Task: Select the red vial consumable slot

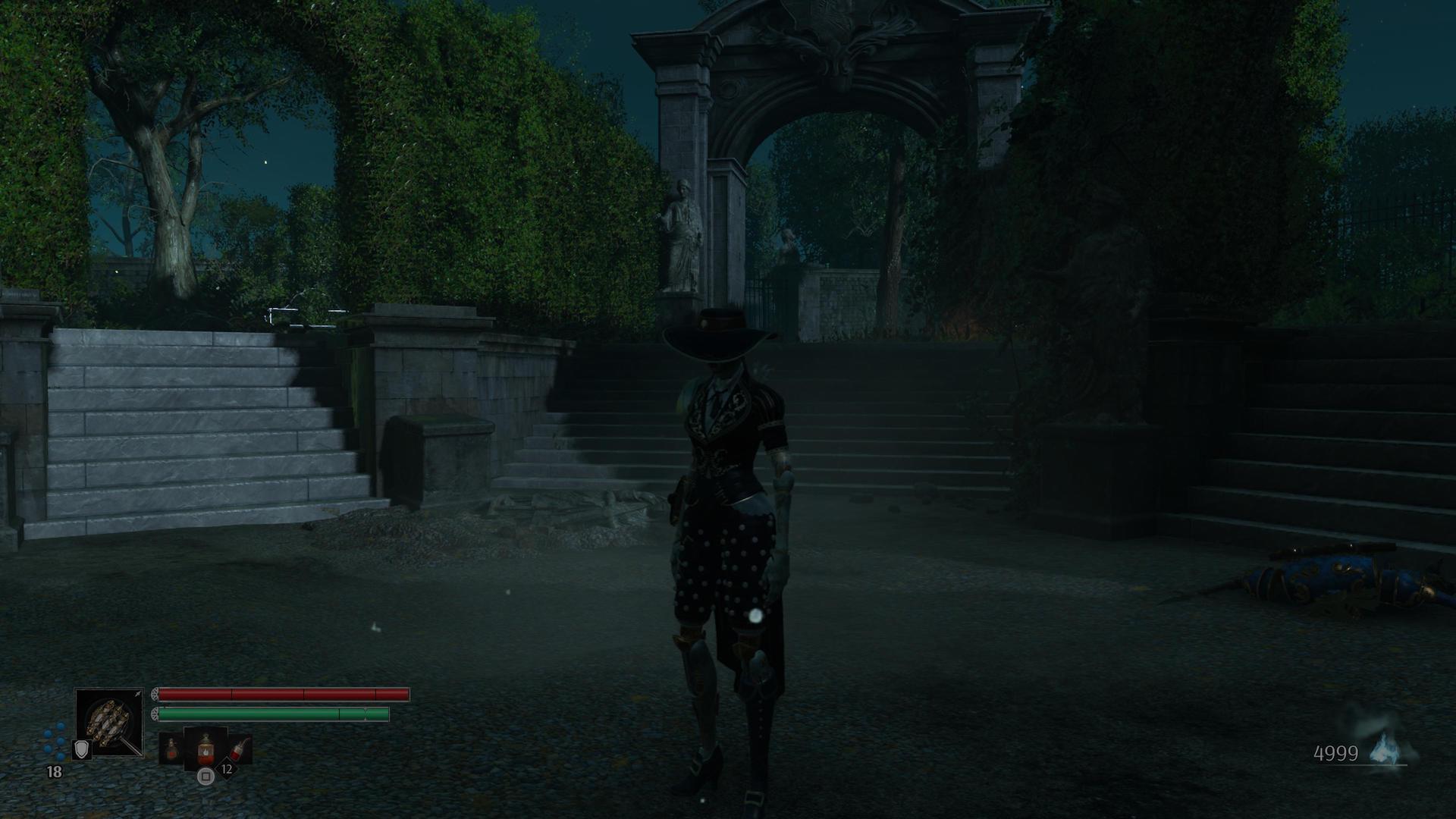Action: click(239, 748)
